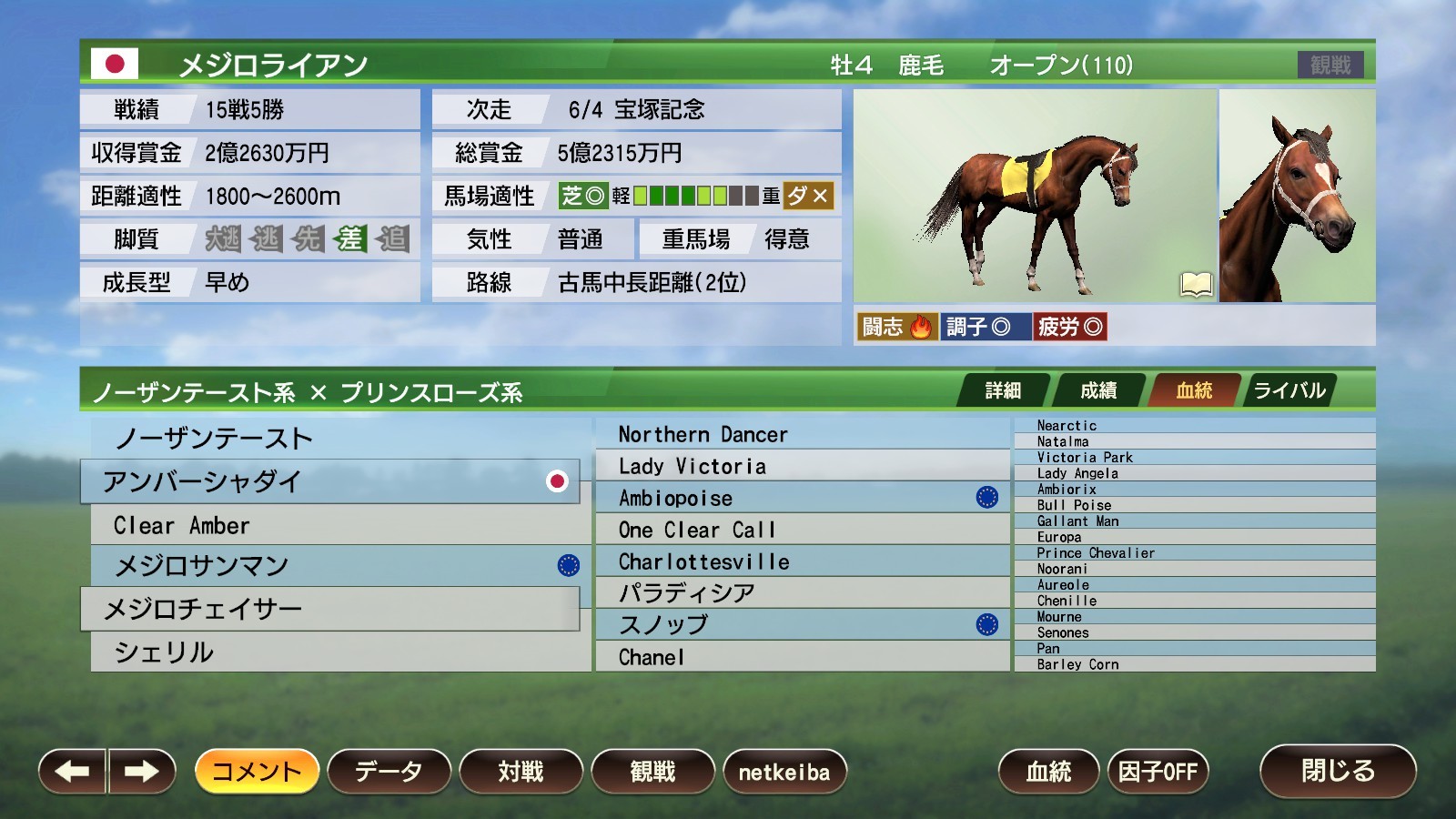Click the Japanese flag beside メジロライアン
Screen dimensions: 1456x819
pos(116,64)
